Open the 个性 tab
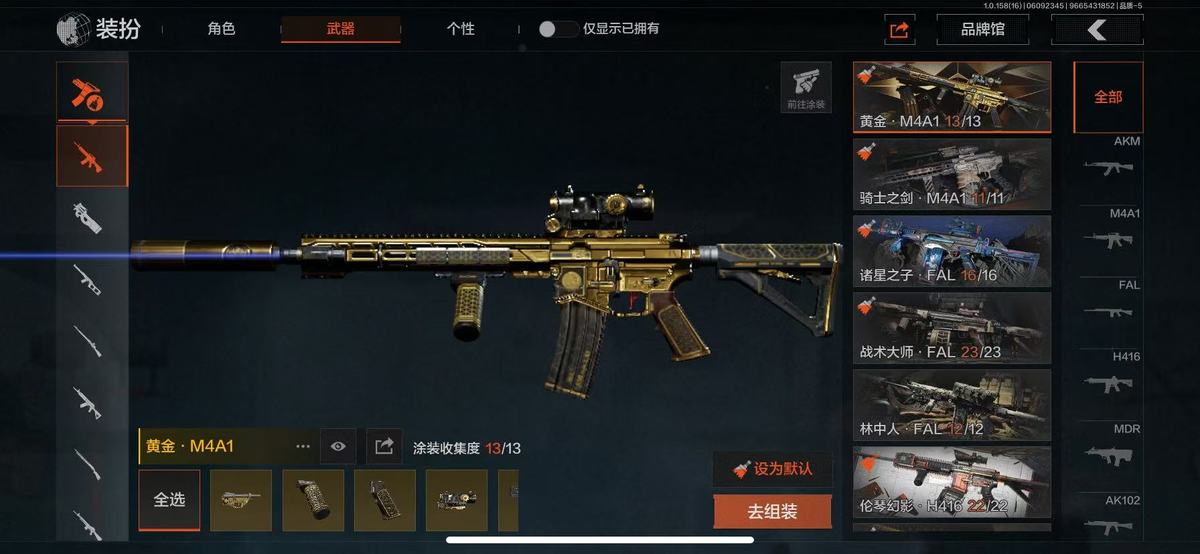The image size is (1200, 554). tap(460, 29)
